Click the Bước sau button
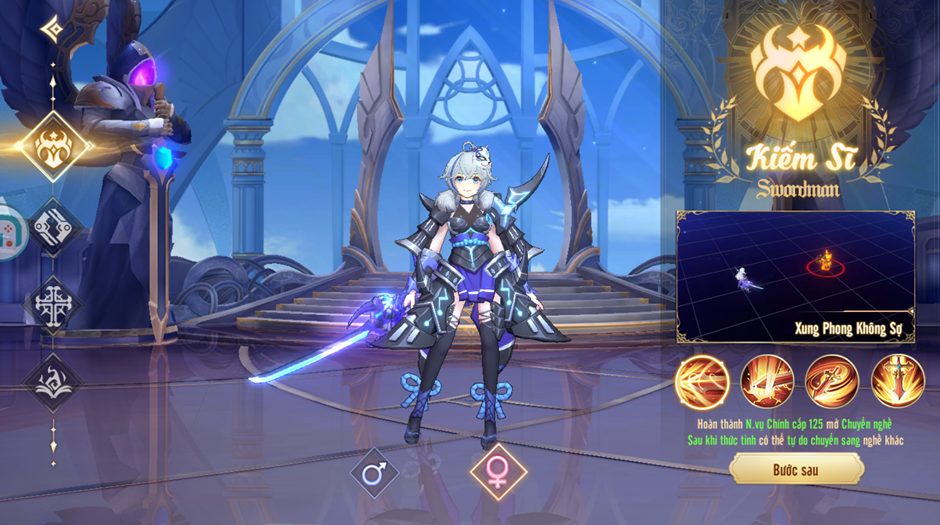This screenshot has height=525, width=940. (796, 468)
